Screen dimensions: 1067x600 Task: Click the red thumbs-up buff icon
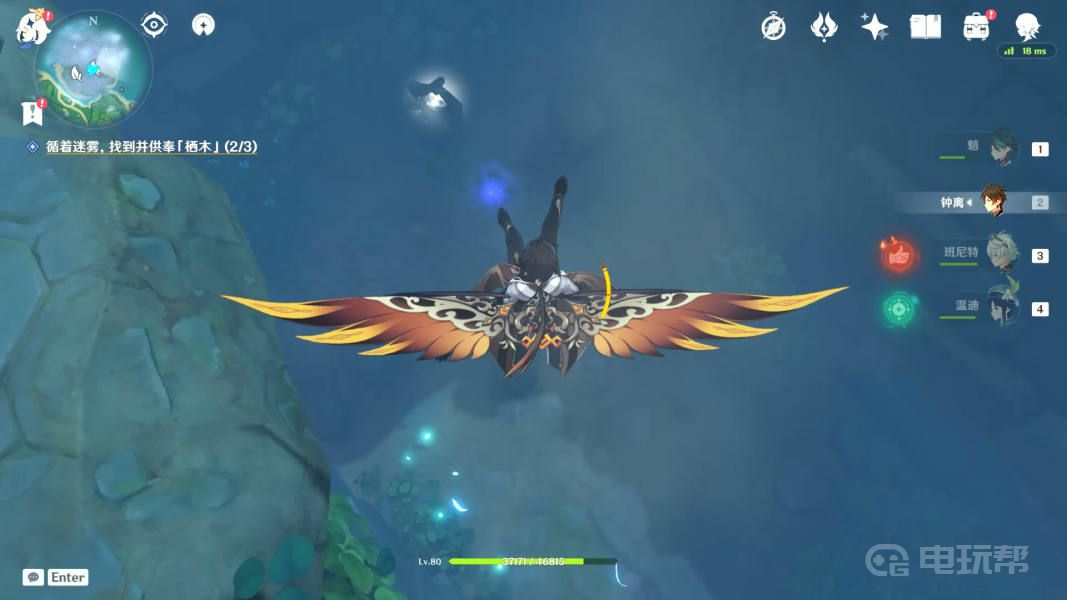click(x=899, y=256)
